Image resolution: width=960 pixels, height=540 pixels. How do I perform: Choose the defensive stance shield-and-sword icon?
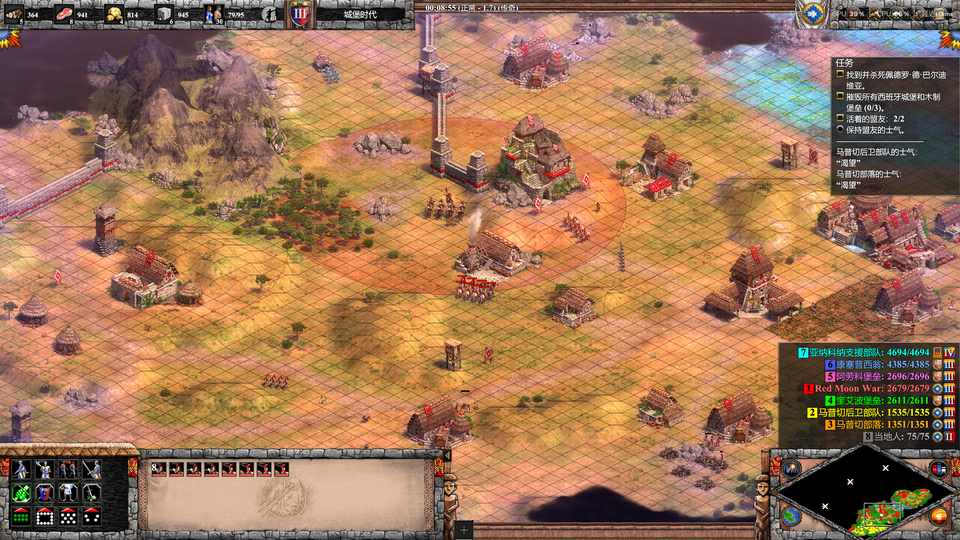point(44,468)
